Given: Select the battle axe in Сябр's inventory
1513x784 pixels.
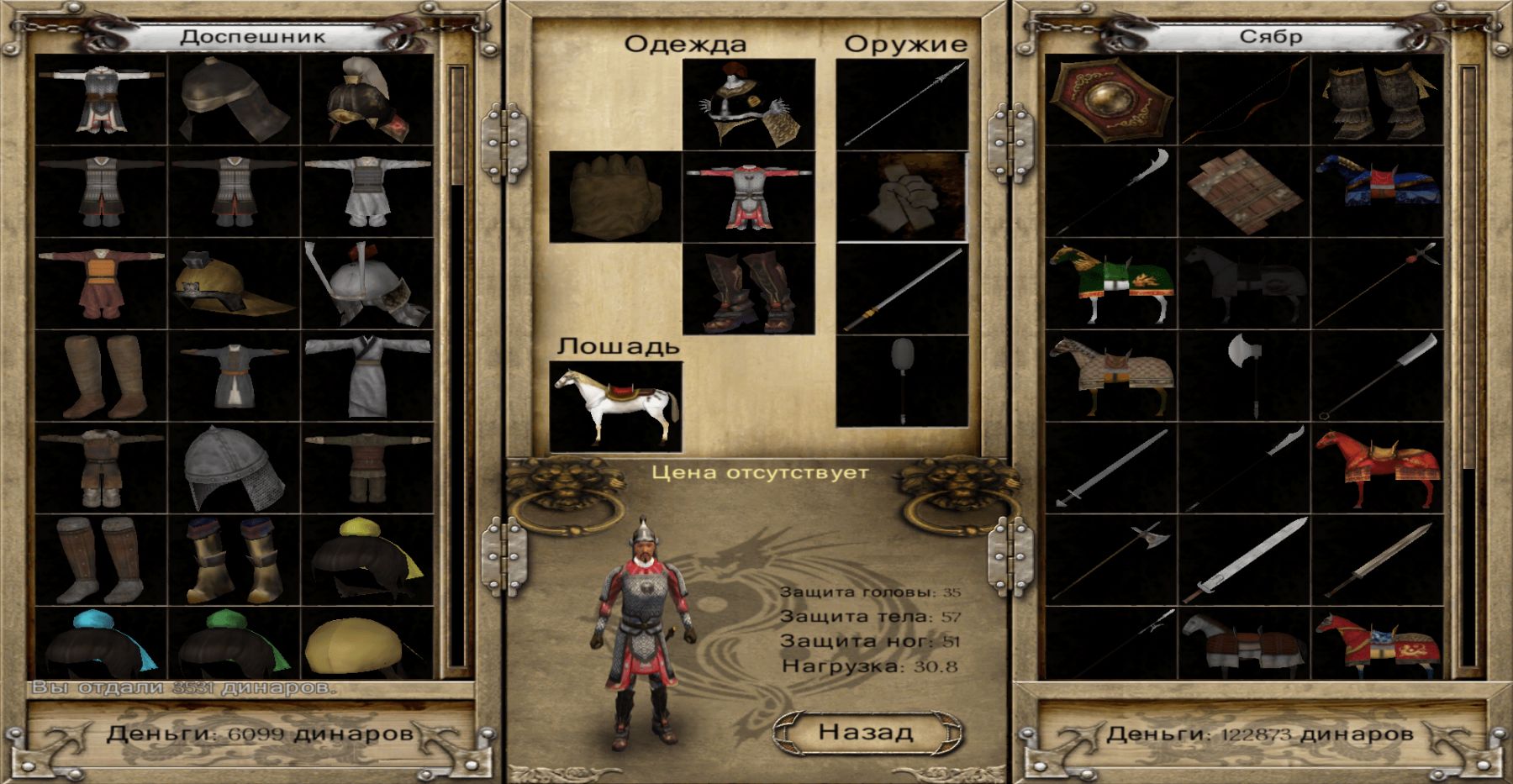Looking at the screenshot, I should tap(1244, 376).
